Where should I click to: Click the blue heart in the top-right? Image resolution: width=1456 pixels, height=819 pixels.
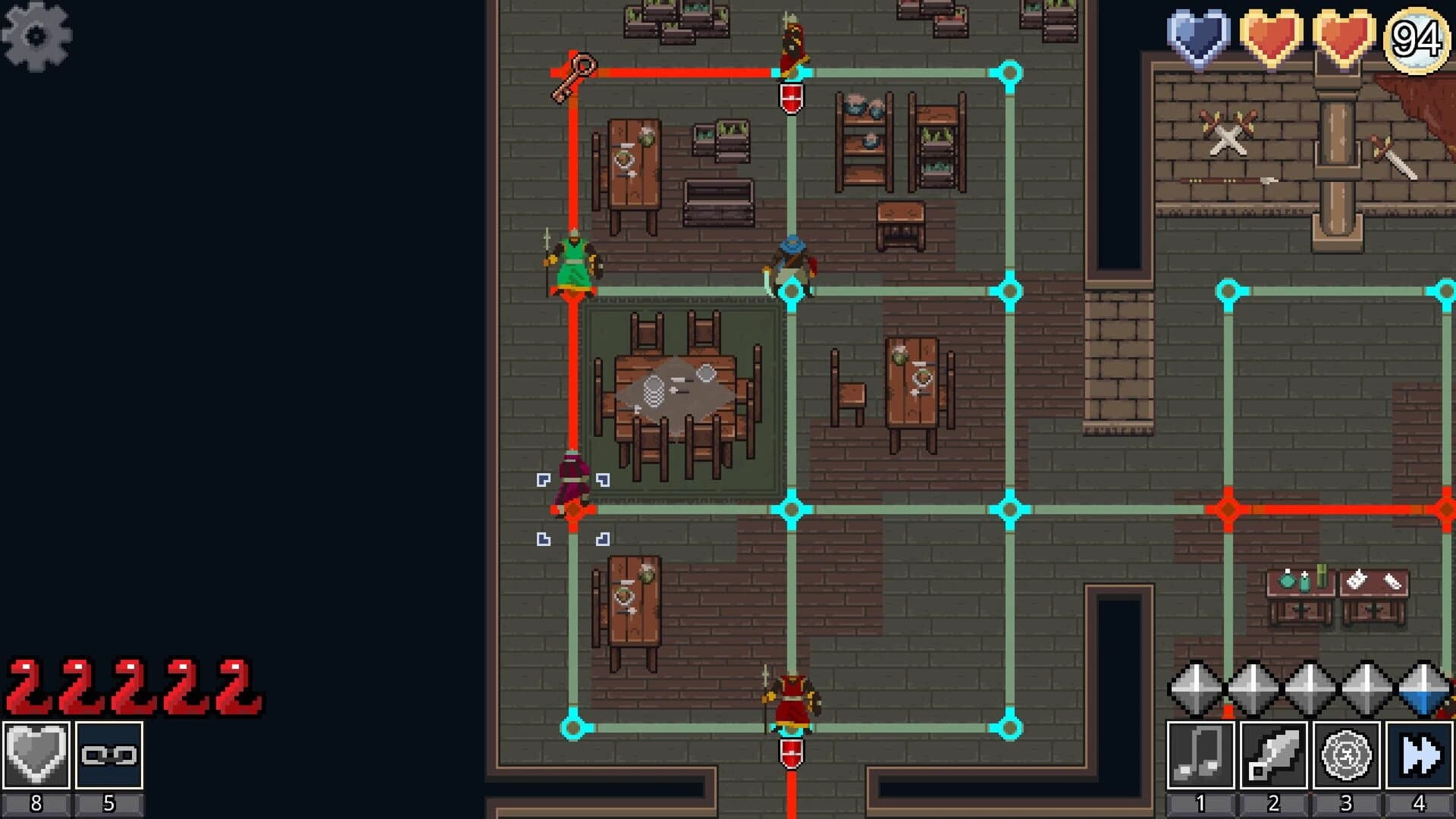coord(1197,36)
